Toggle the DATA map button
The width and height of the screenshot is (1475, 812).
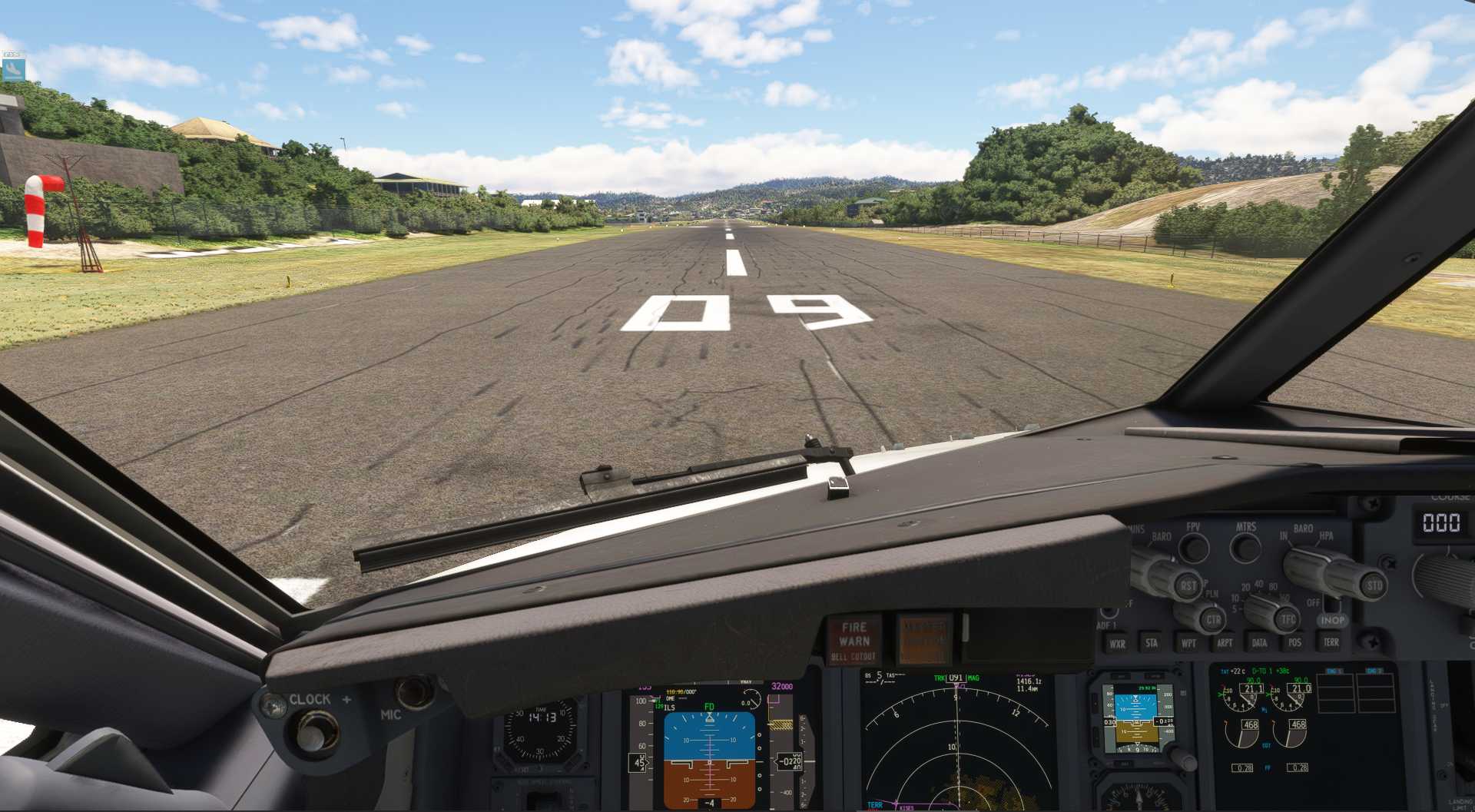coord(1259,643)
